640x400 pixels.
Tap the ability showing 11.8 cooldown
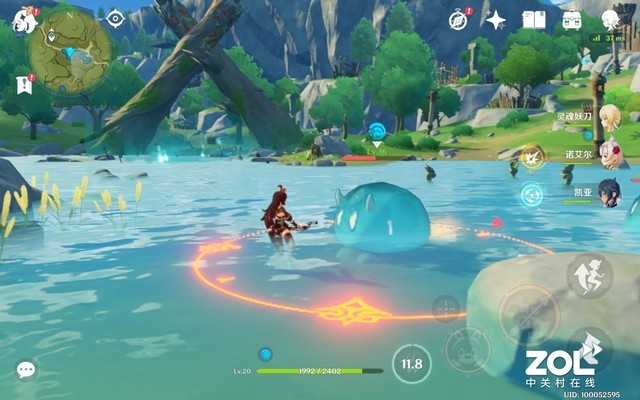(411, 364)
